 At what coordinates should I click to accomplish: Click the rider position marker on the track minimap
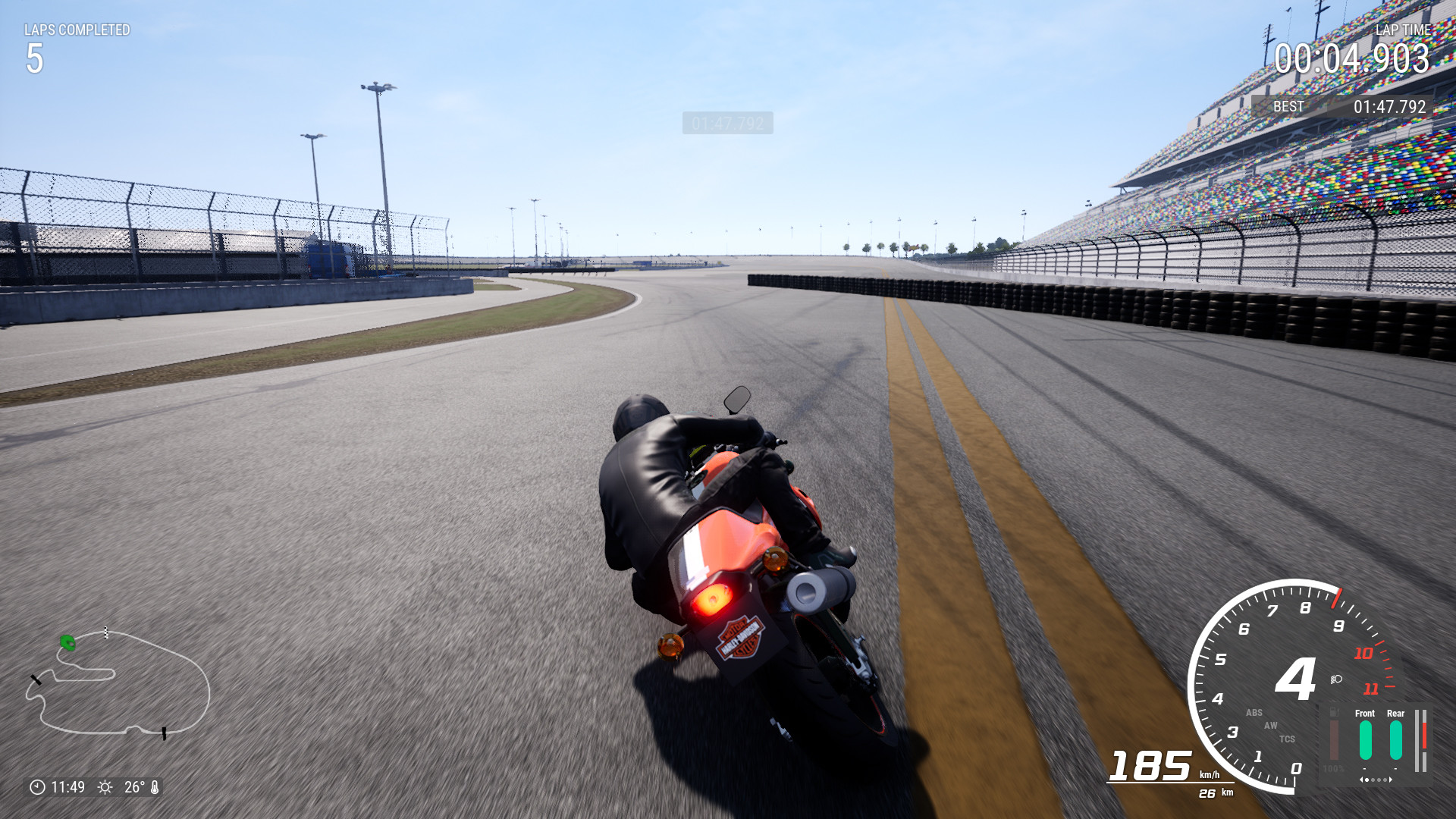click(67, 643)
